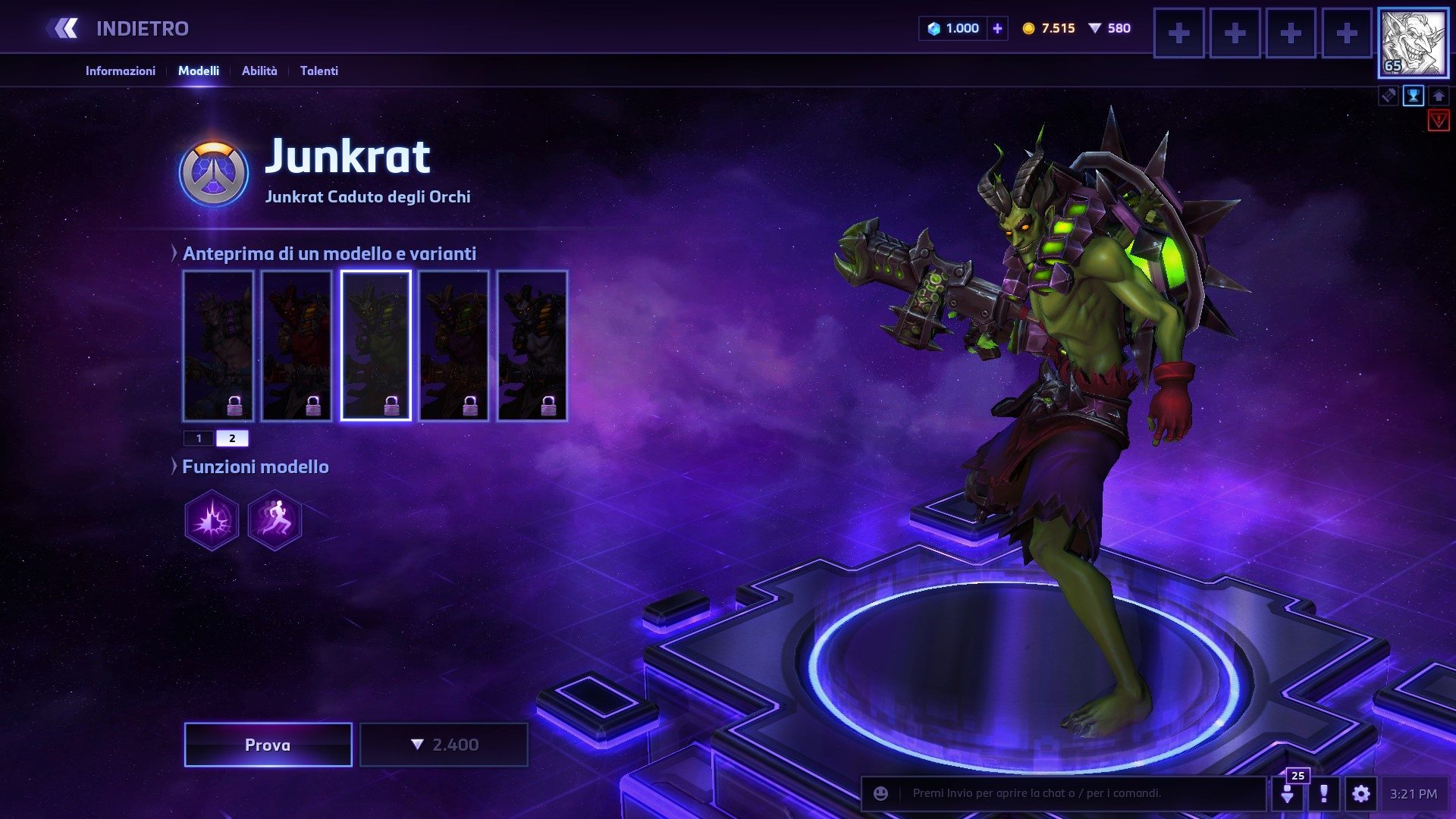Open the emoji picker in chat

[880, 793]
